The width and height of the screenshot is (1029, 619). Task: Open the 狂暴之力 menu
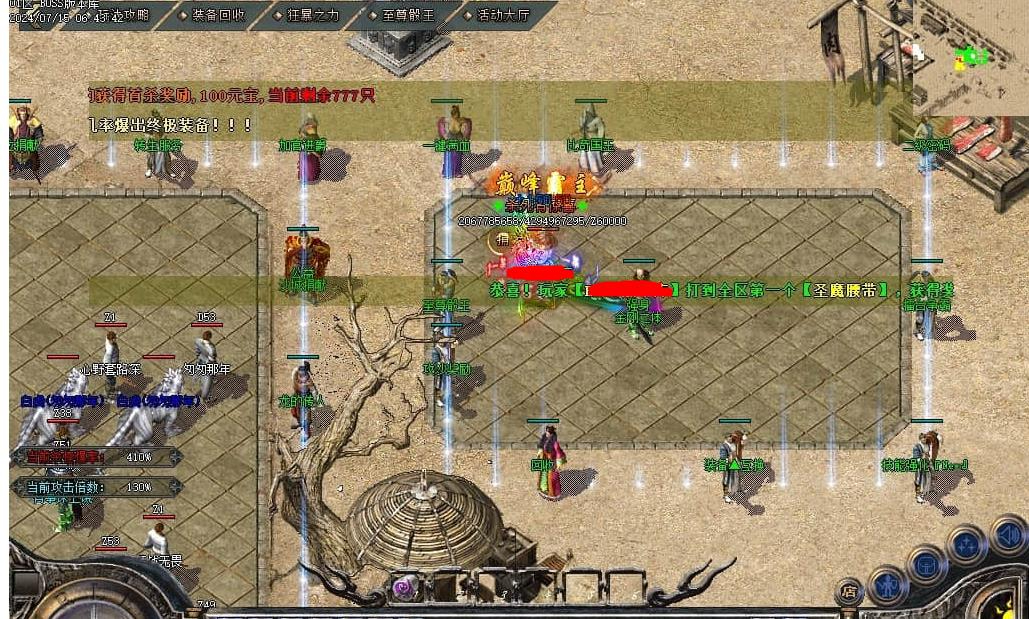307,15
